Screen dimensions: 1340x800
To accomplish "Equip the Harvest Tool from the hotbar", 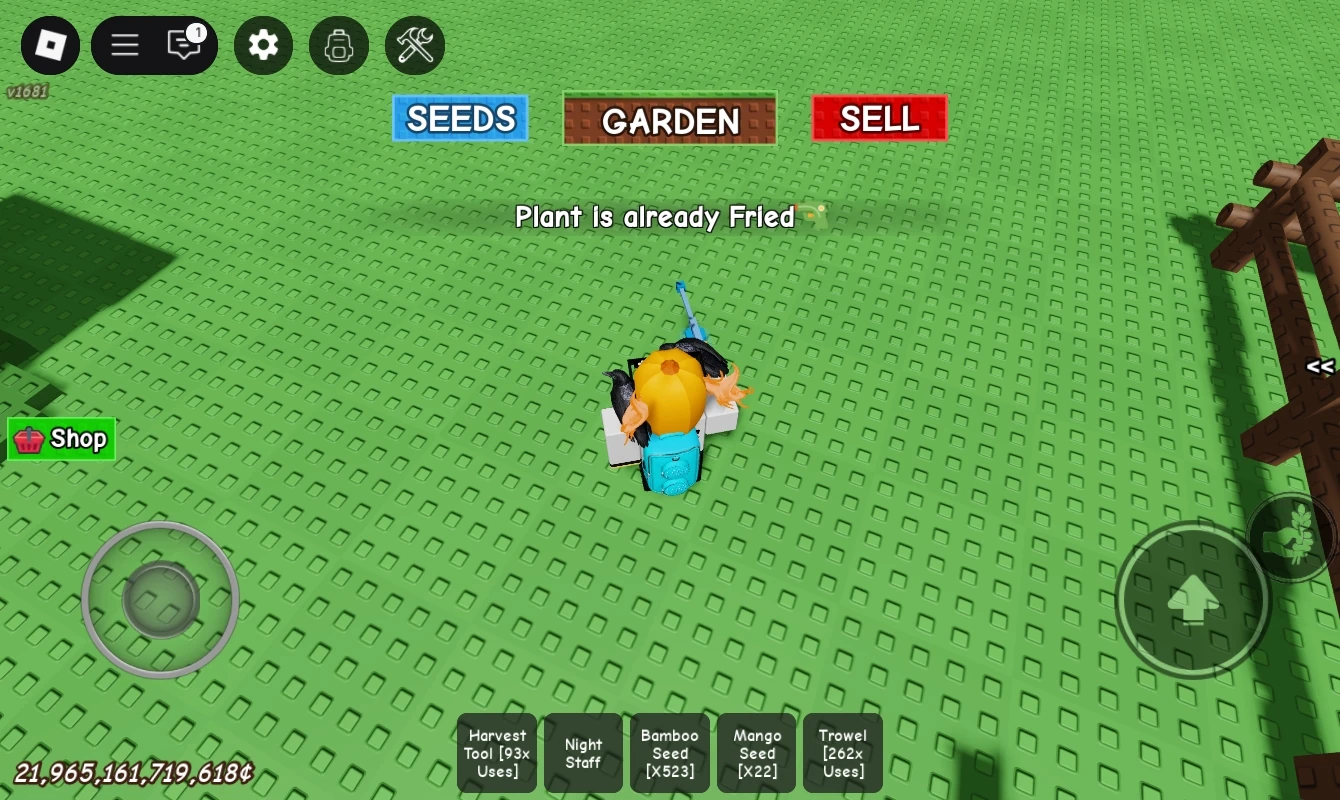I will coord(496,752).
